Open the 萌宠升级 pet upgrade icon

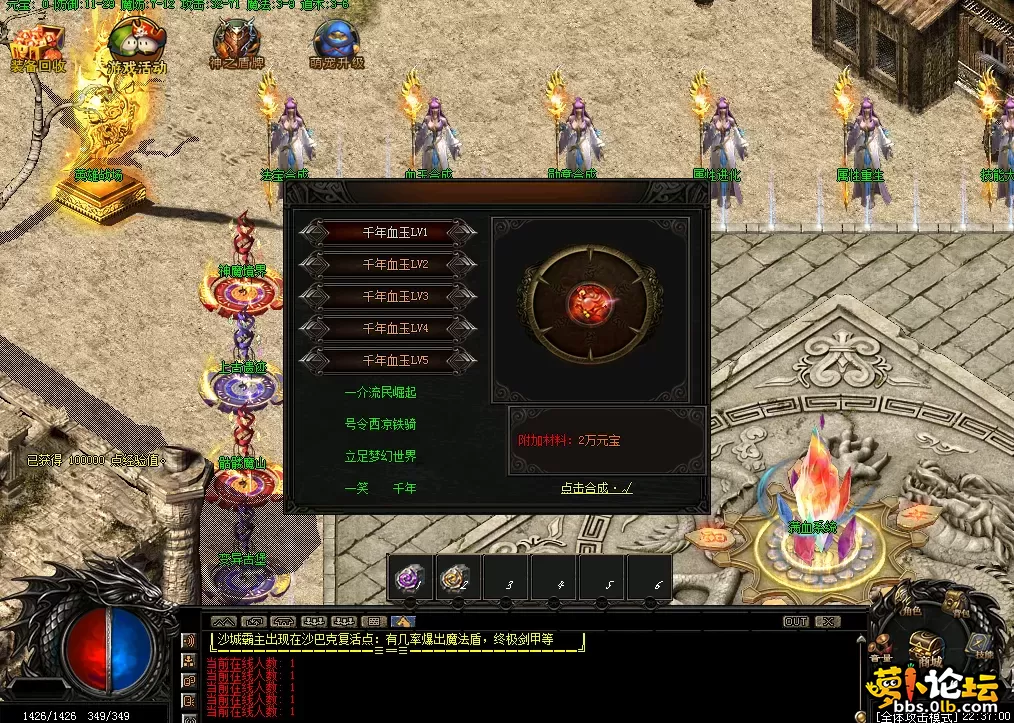pos(336,45)
